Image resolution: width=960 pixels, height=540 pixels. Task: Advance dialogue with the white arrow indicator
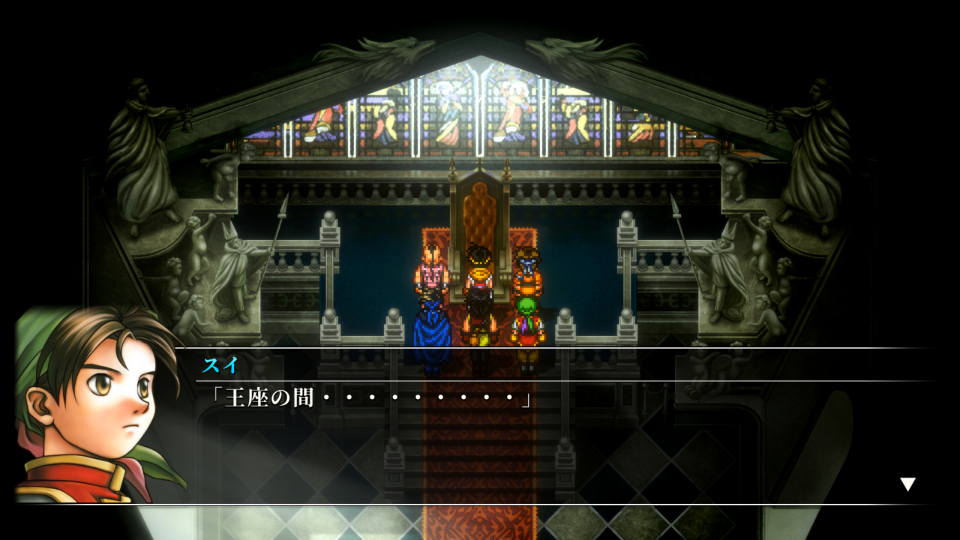(907, 484)
